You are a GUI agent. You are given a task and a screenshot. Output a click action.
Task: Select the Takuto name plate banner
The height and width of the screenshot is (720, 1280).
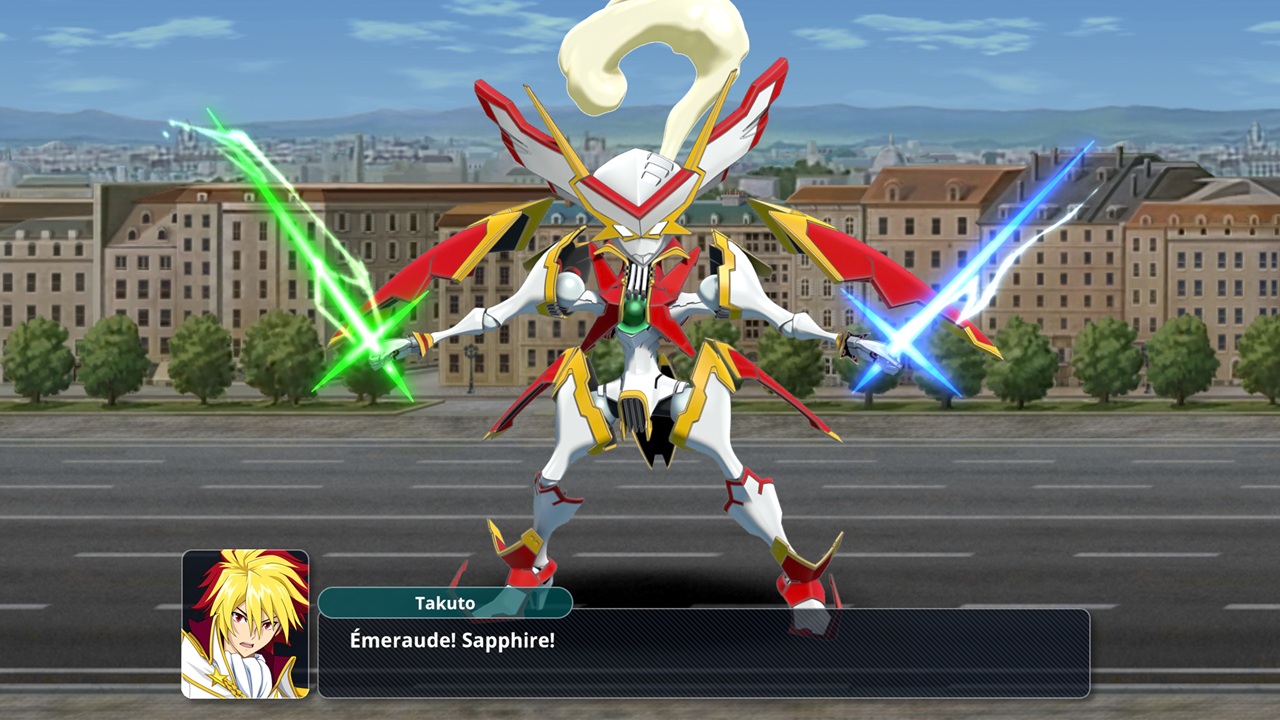click(445, 603)
